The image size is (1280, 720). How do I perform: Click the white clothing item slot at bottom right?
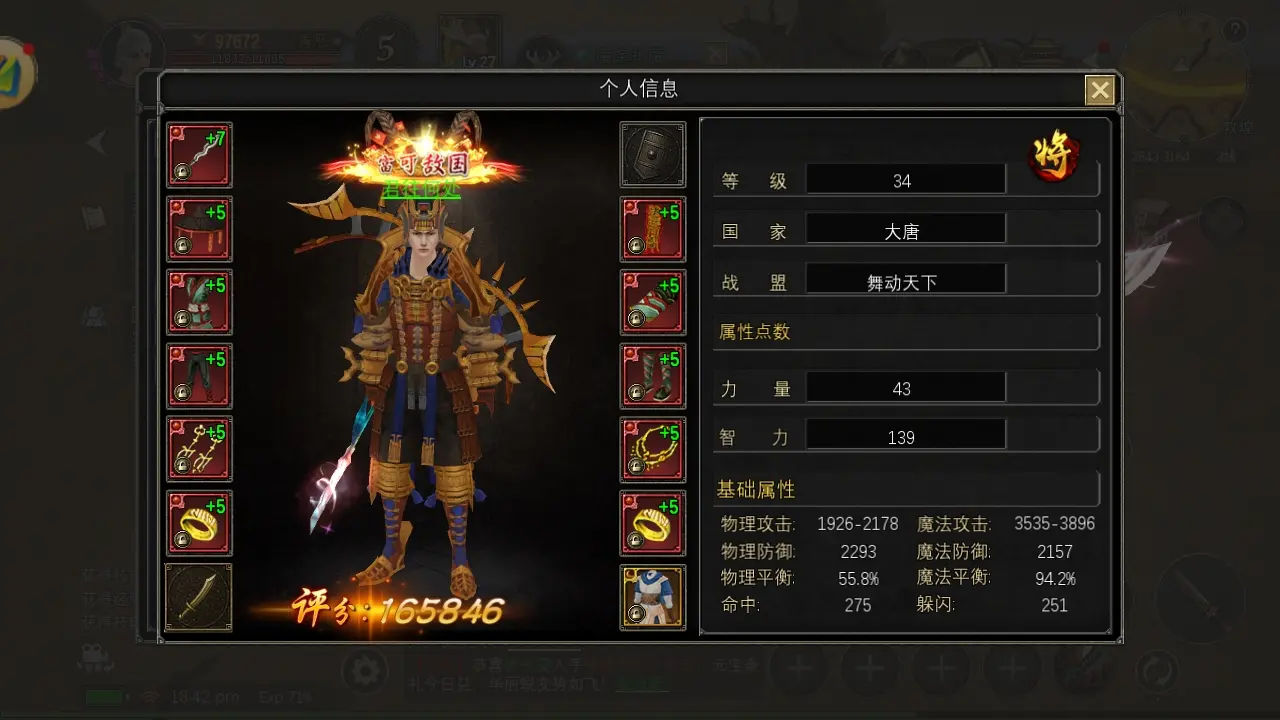tap(653, 596)
